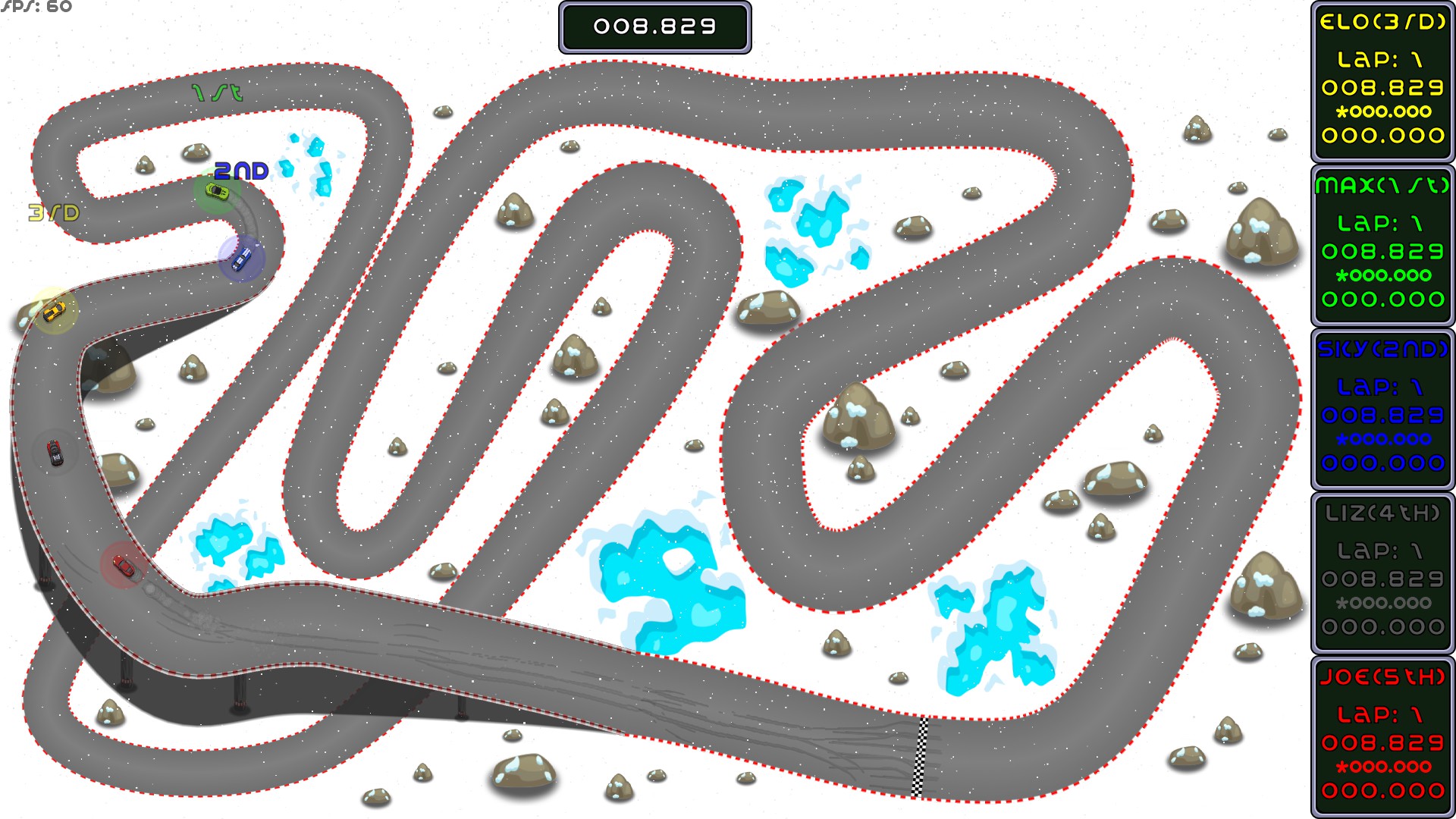Viewport: 1456px width, 819px height.
Task: Click the yellow car on the track
Action: (53, 312)
